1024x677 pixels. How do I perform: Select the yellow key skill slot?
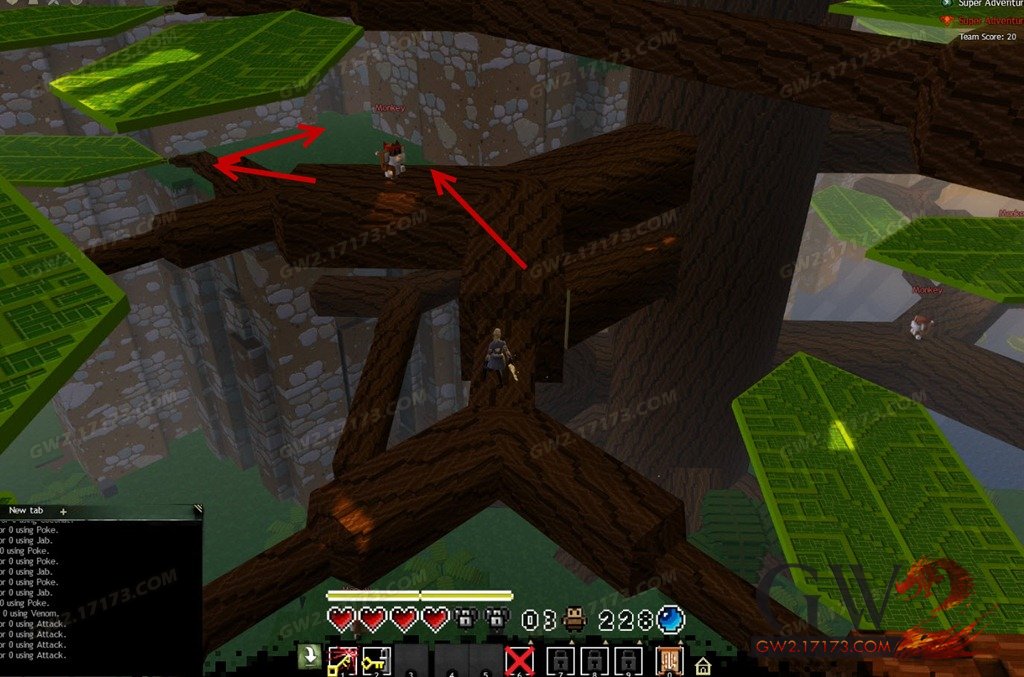pyautogui.click(x=373, y=660)
